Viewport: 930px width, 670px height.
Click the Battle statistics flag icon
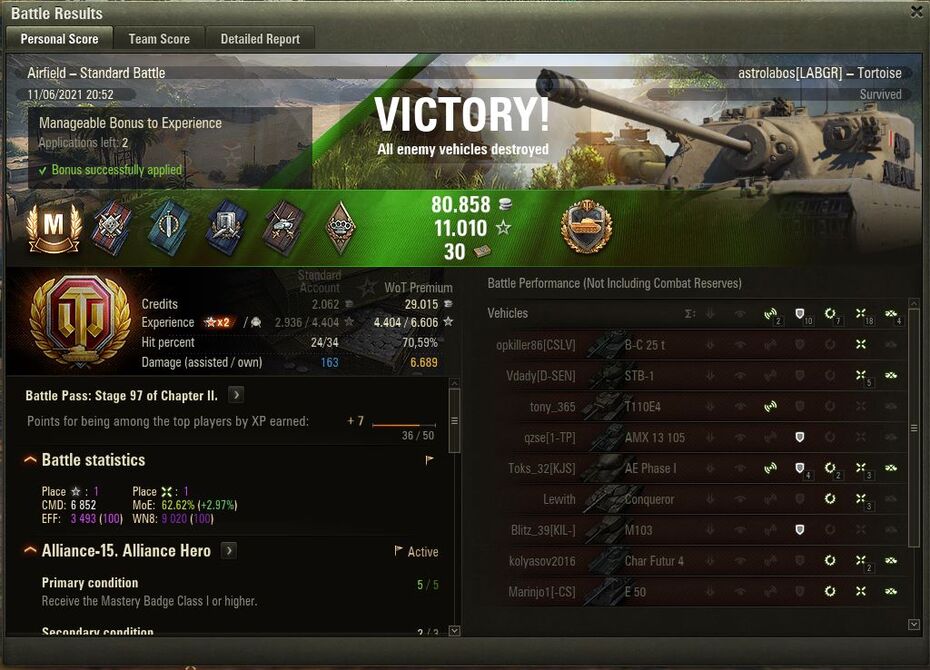point(430,461)
